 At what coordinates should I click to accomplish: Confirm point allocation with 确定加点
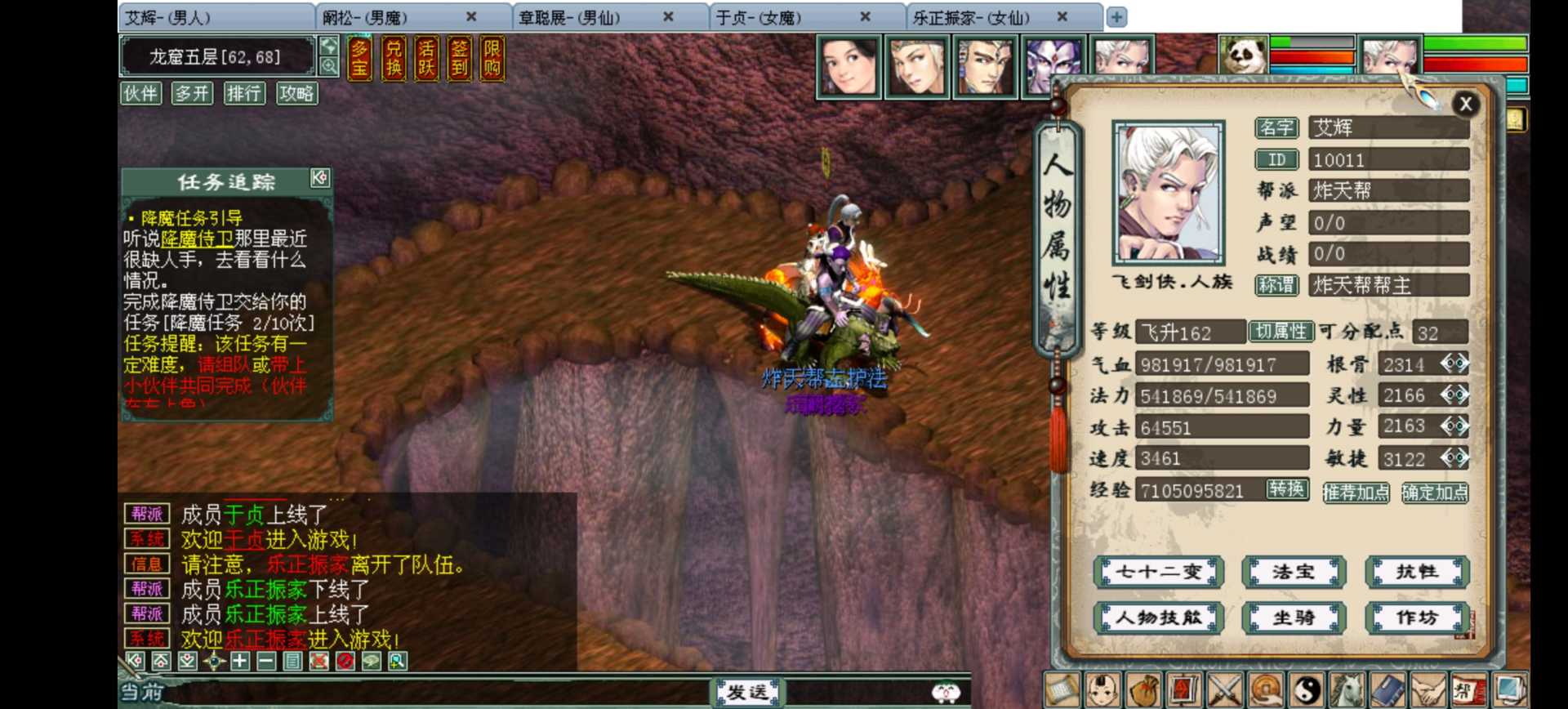click(x=1434, y=492)
